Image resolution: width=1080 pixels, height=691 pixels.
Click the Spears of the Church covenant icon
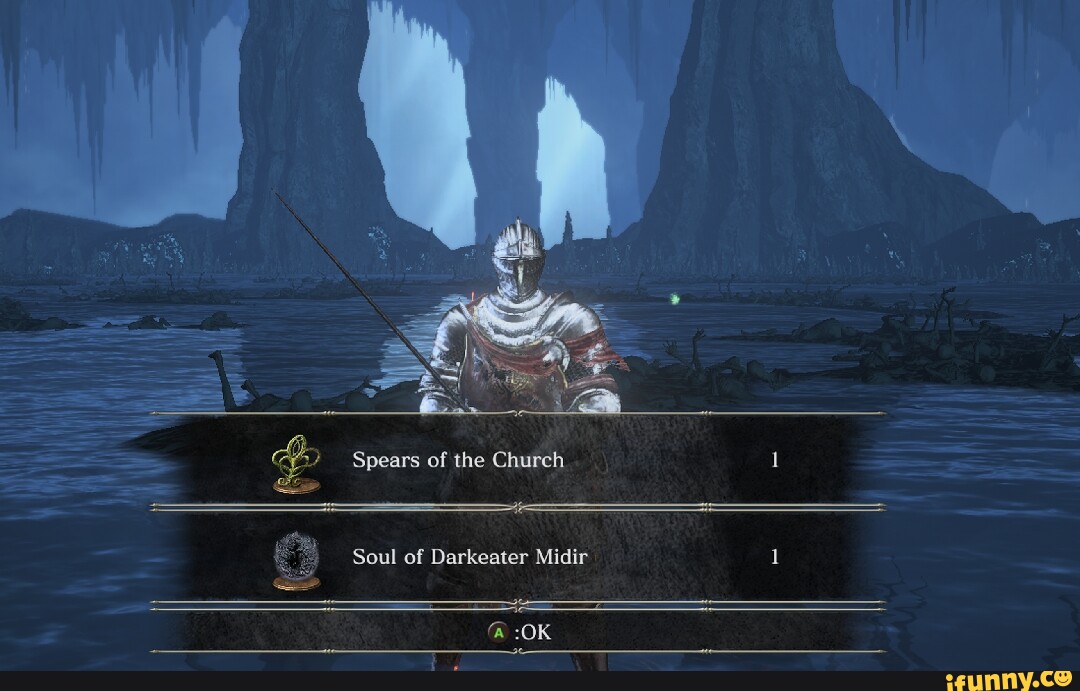pyautogui.click(x=296, y=464)
